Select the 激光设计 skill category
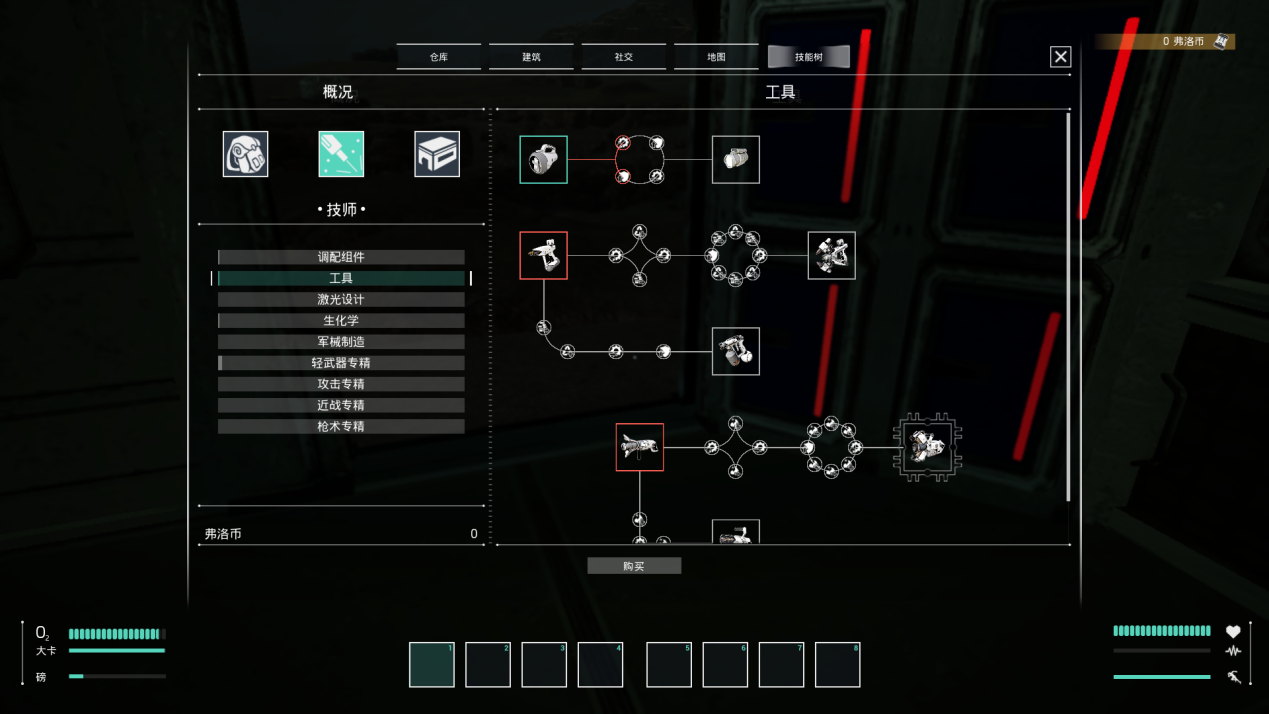The image size is (1269, 714). point(341,299)
